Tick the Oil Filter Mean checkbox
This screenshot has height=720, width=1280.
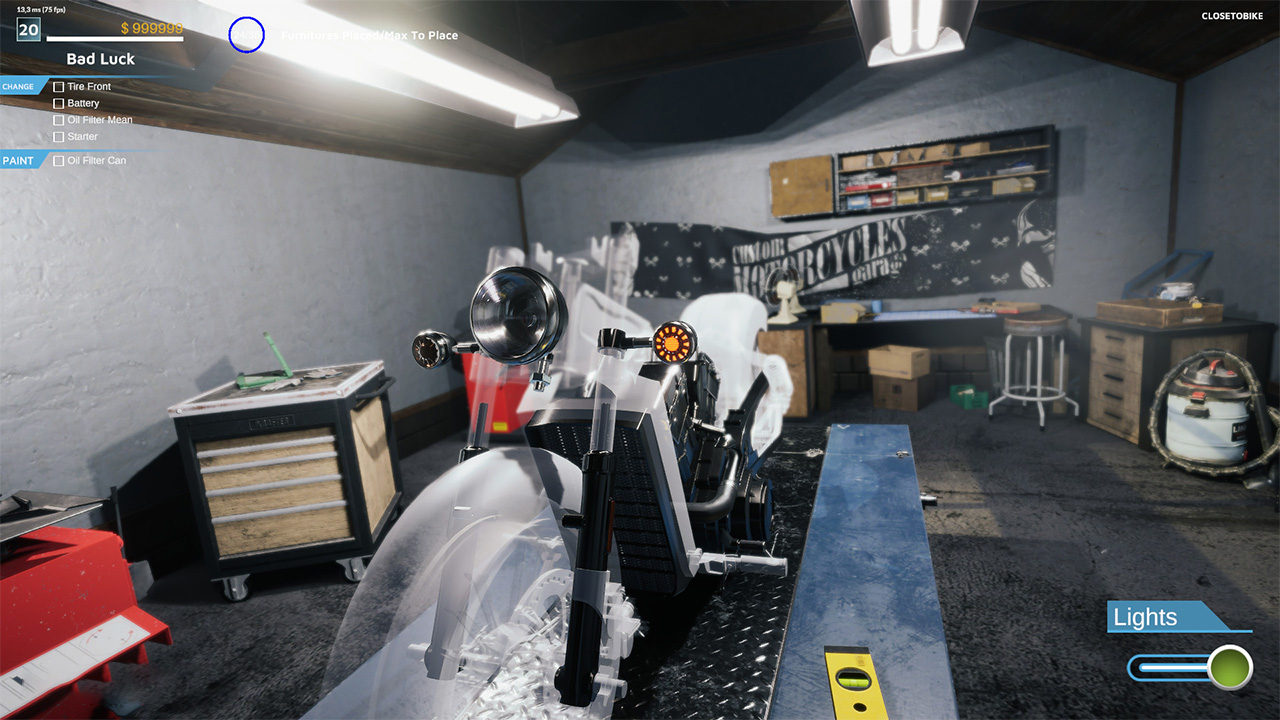pyautogui.click(x=59, y=120)
